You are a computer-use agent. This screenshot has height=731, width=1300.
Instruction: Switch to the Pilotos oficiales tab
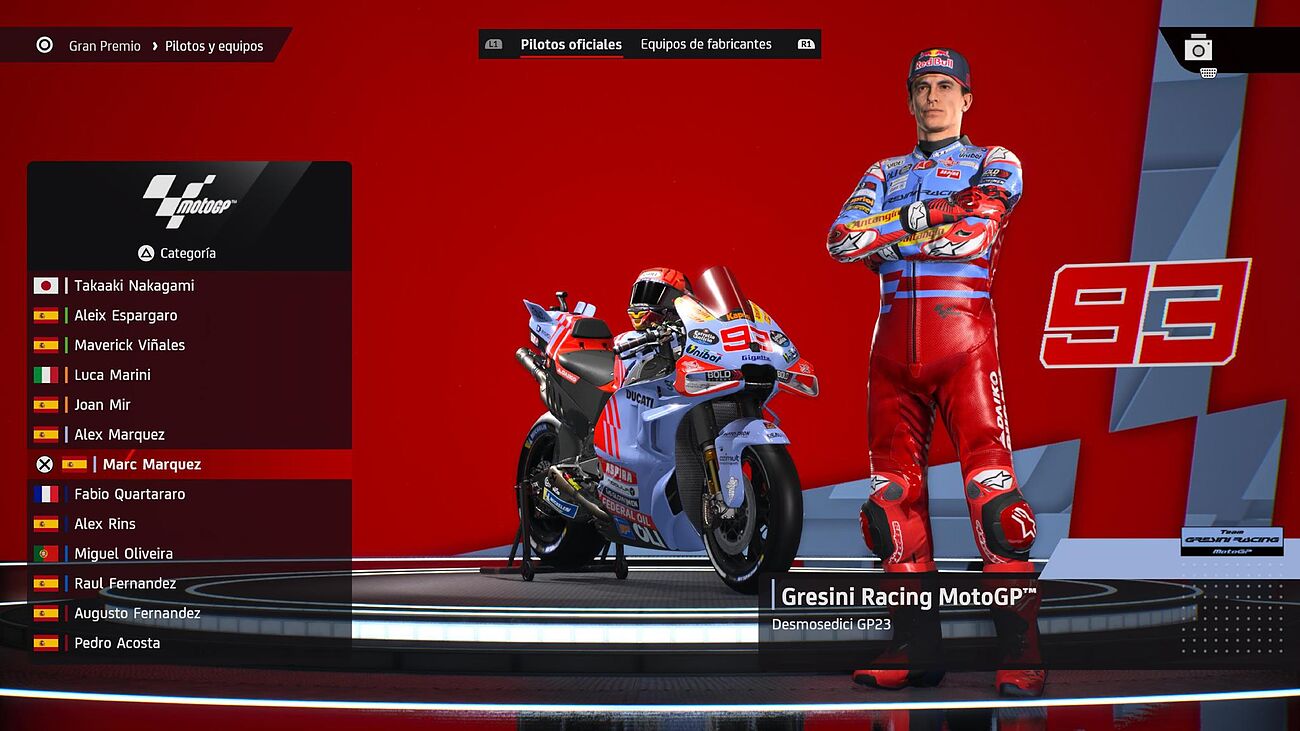pos(571,45)
